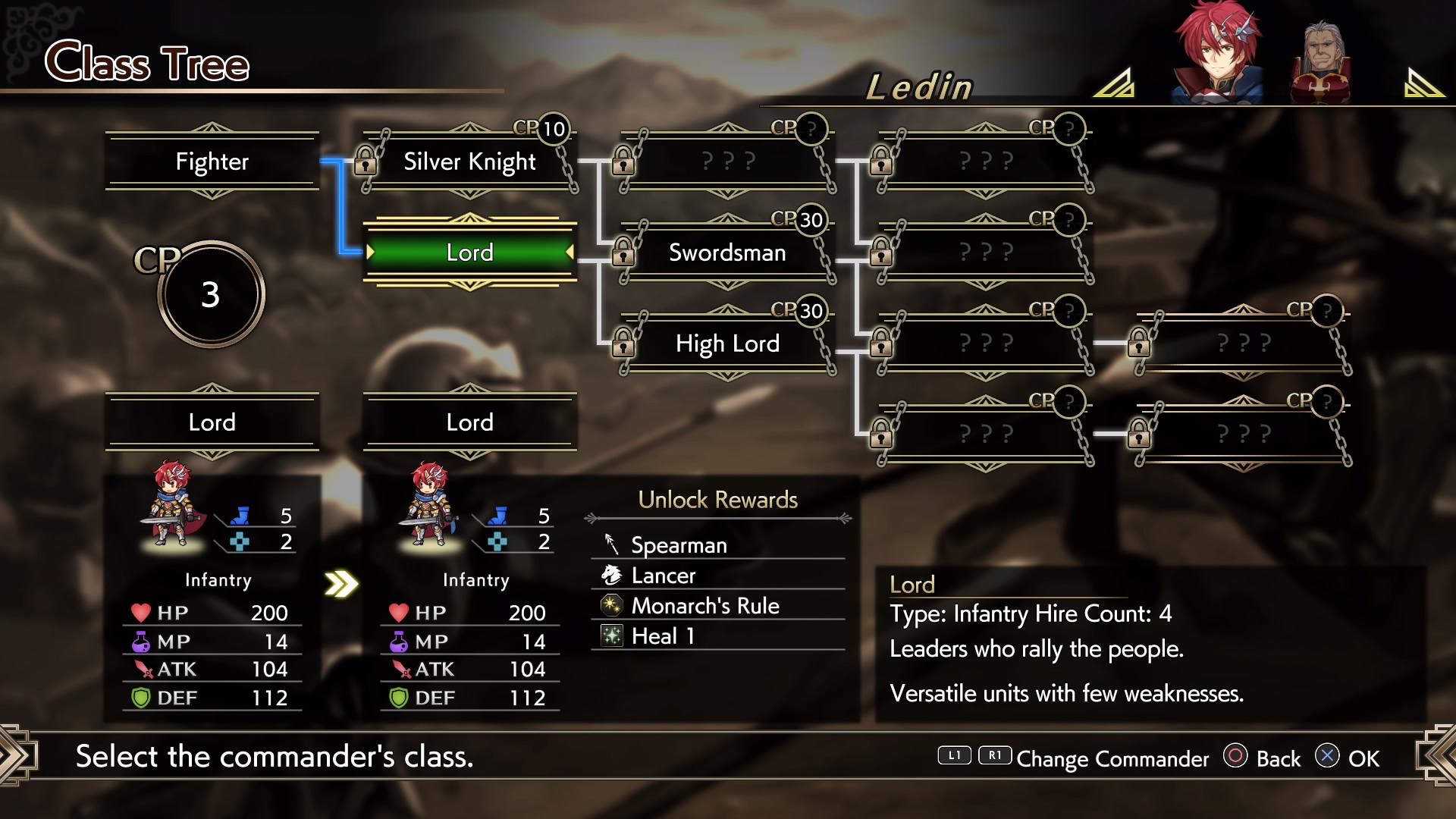Image resolution: width=1456 pixels, height=819 pixels.
Task: Show next commander with right arrow
Action: (1423, 83)
